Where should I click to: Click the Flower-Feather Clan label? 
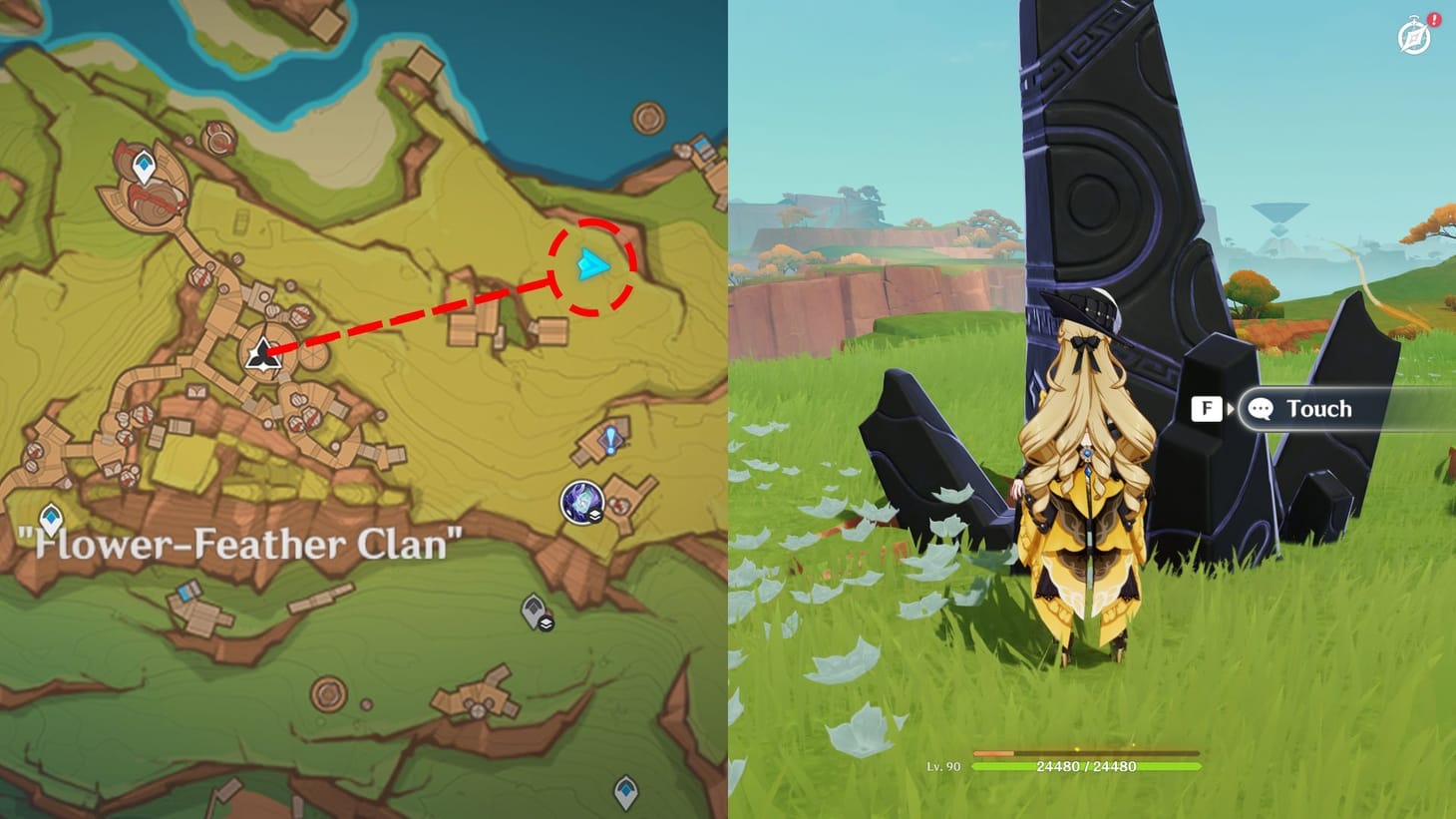pyautogui.click(x=239, y=544)
